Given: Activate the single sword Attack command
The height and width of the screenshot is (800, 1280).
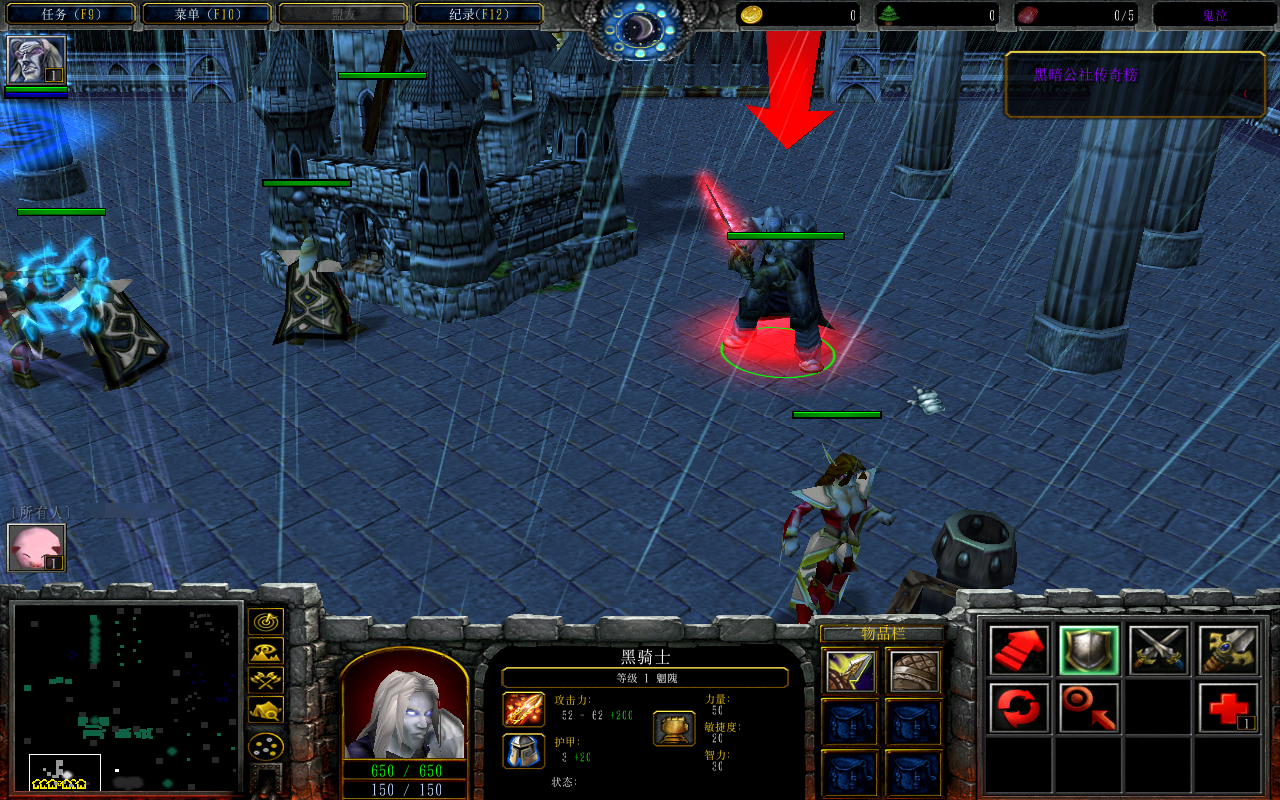Looking at the screenshot, I should (x=1228, y=650).
